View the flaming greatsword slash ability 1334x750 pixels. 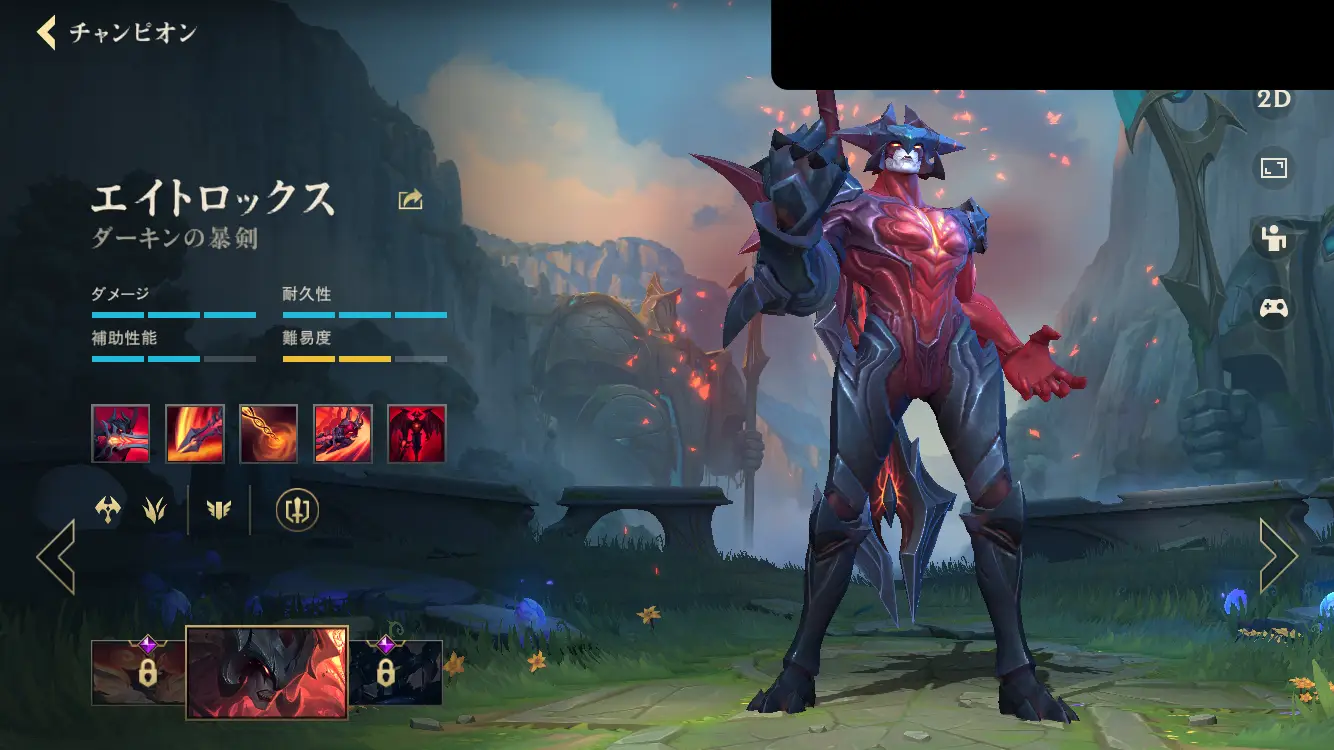coord(194,434)
